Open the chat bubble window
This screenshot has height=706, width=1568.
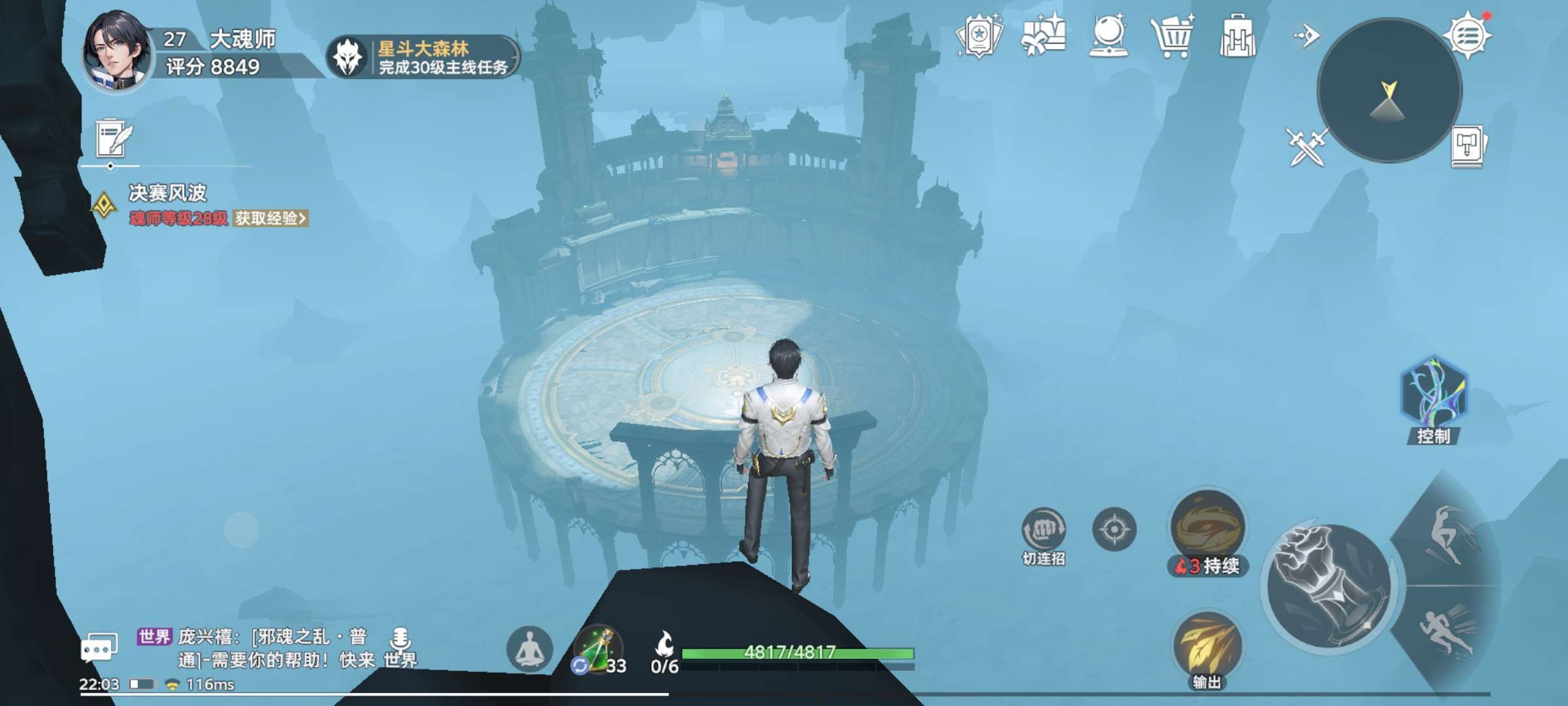[99, 648]
